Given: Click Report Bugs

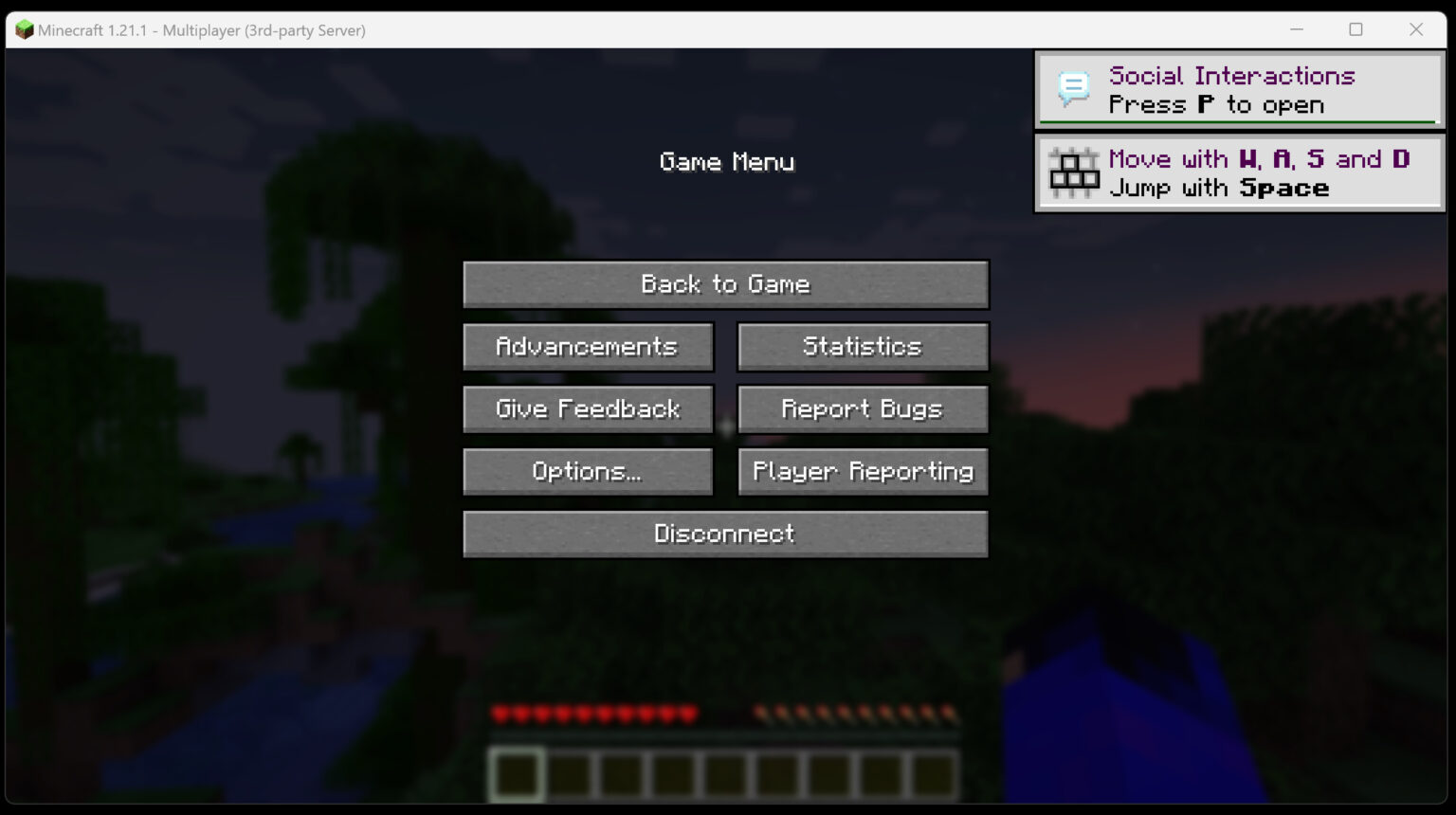Looking at the screenshot, I should coord(862,408).
